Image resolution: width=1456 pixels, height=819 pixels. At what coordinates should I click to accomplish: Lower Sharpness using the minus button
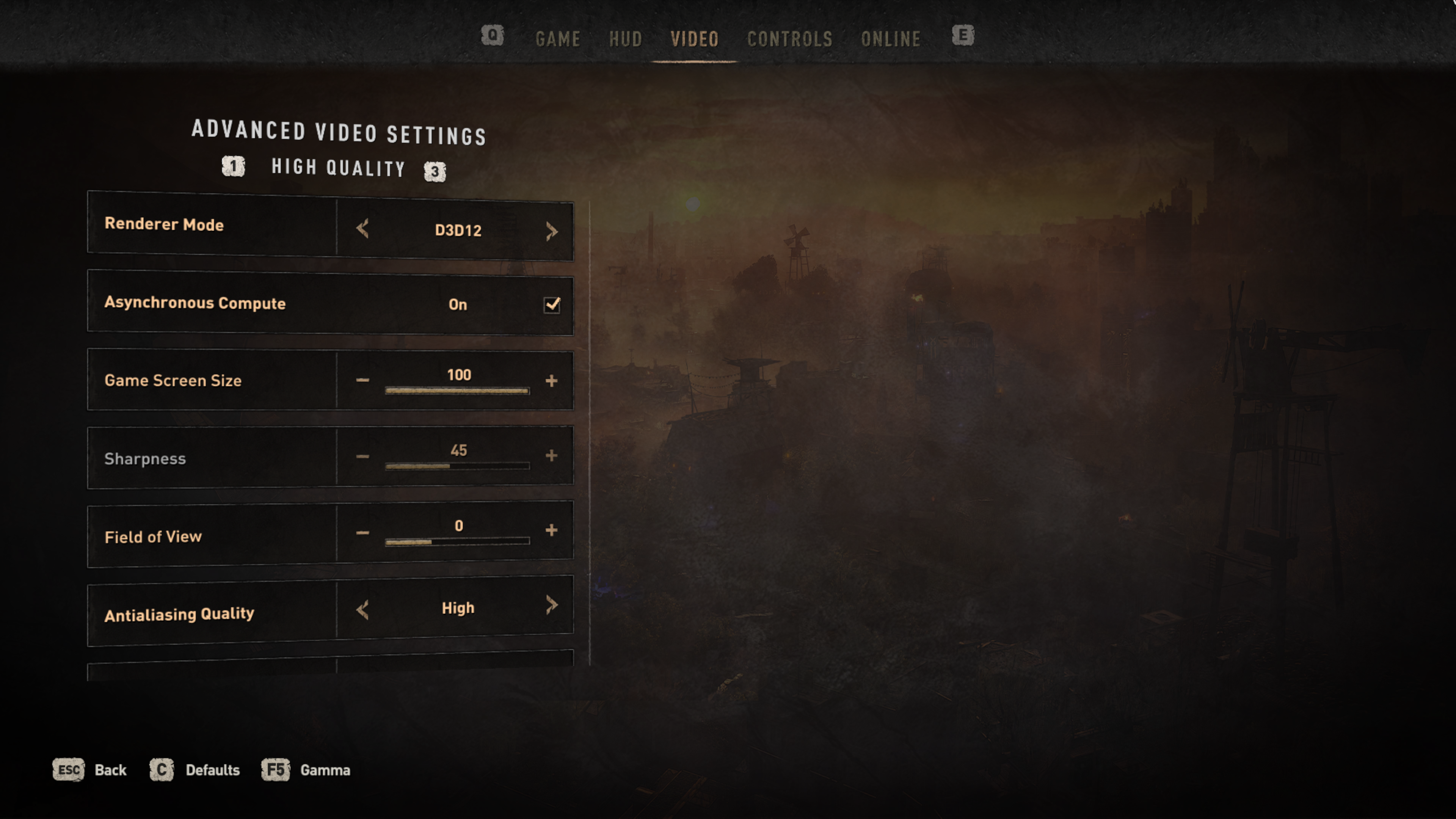362,455
